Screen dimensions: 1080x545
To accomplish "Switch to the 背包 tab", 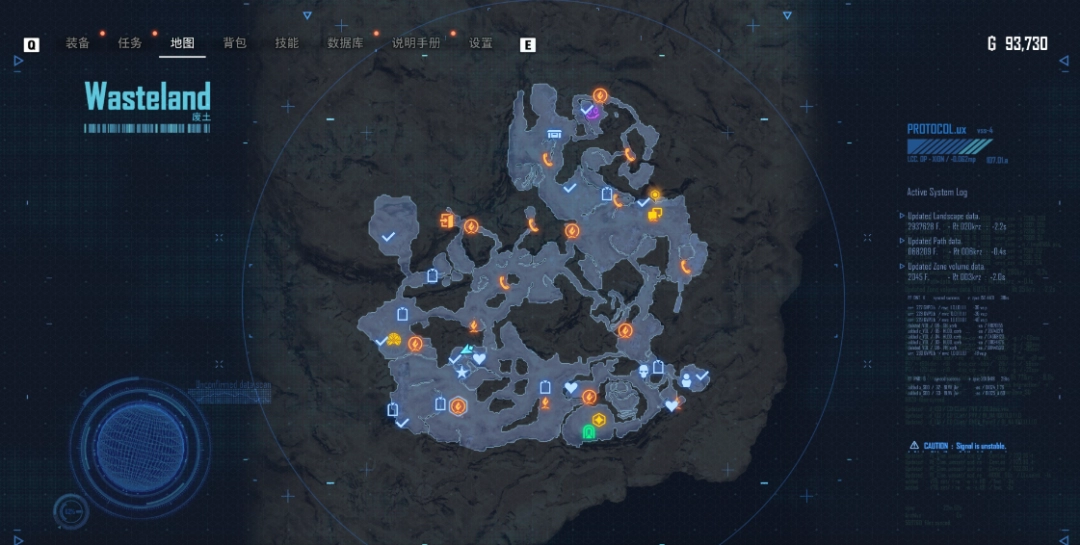I will click(x=235, y=43).
